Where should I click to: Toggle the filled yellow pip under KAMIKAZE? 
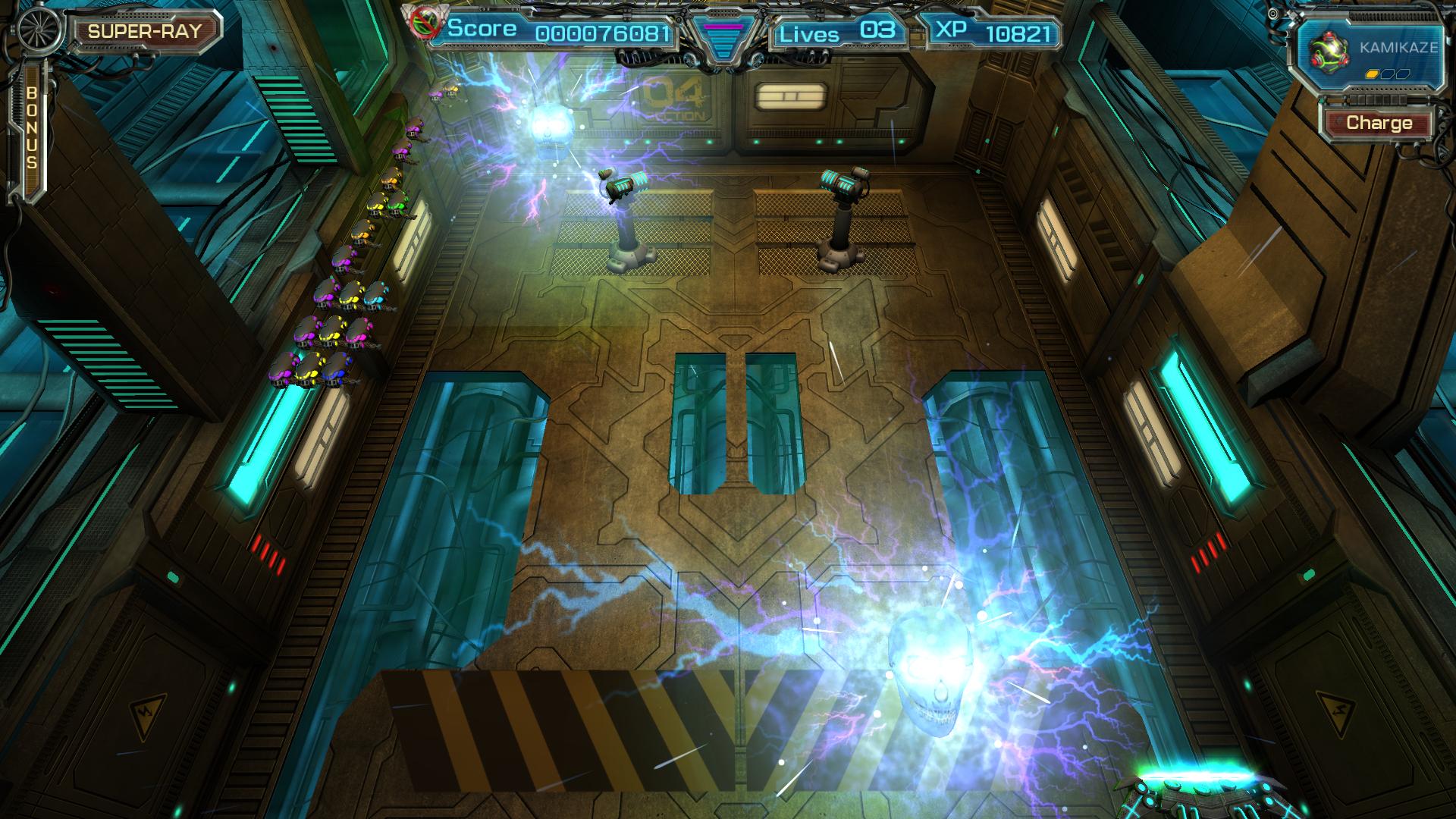click(1372, 74)
